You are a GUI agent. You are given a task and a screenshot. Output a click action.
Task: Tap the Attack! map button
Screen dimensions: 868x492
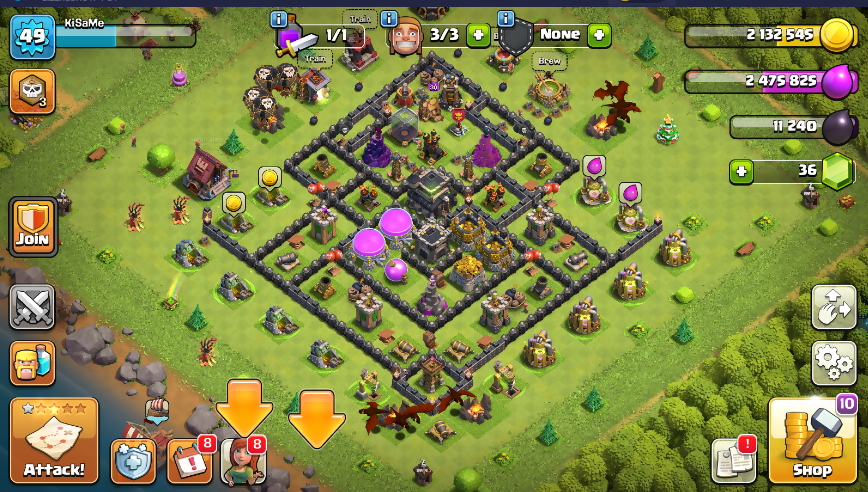[x=54, y=440]
